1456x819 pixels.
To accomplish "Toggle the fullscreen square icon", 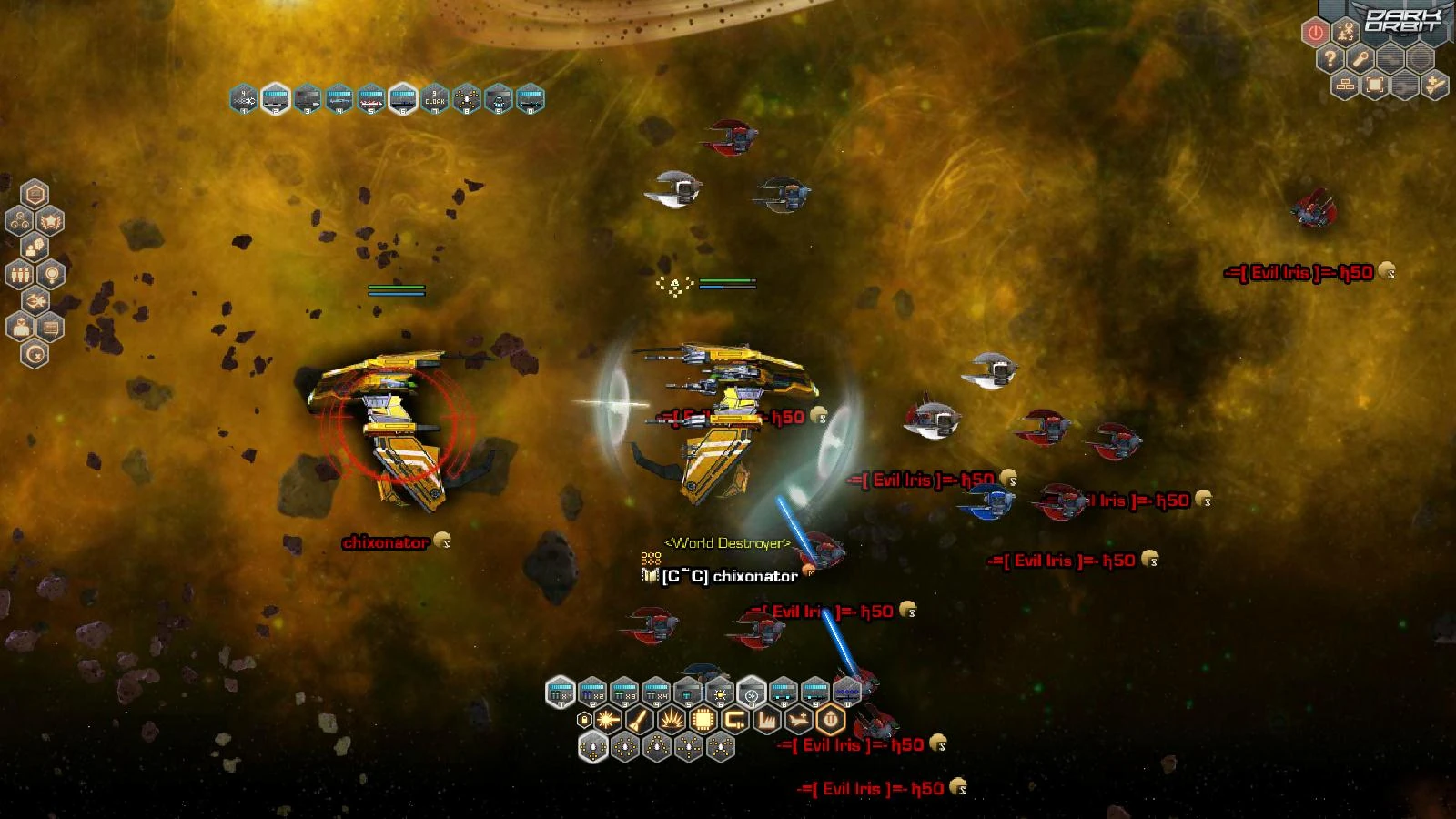I will pos(1375,86).
